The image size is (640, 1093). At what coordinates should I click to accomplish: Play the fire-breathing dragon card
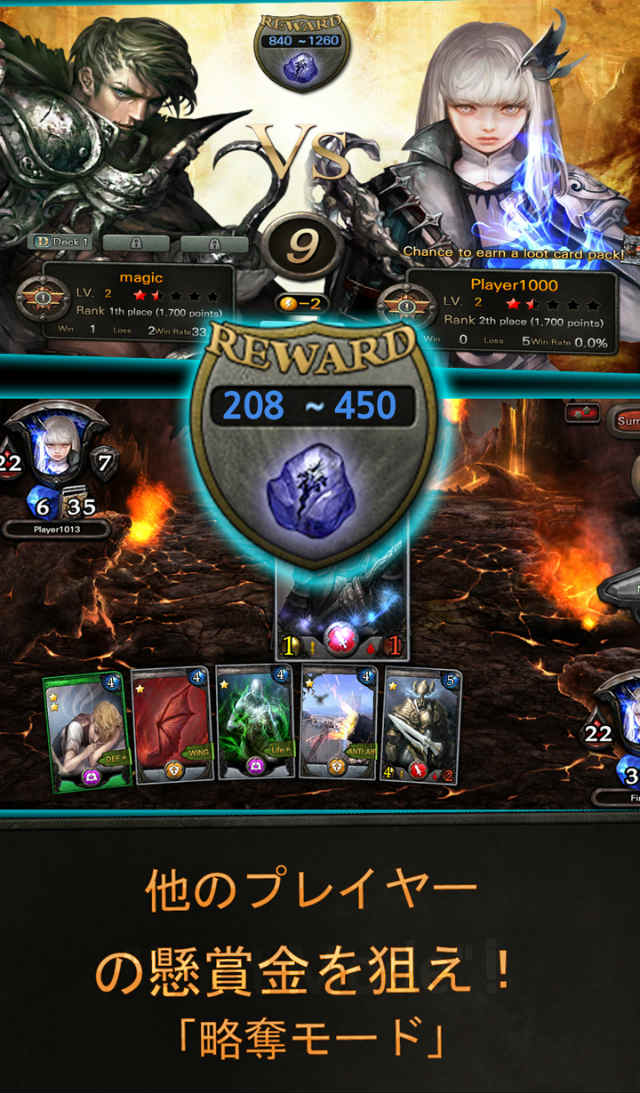[338, 723]
